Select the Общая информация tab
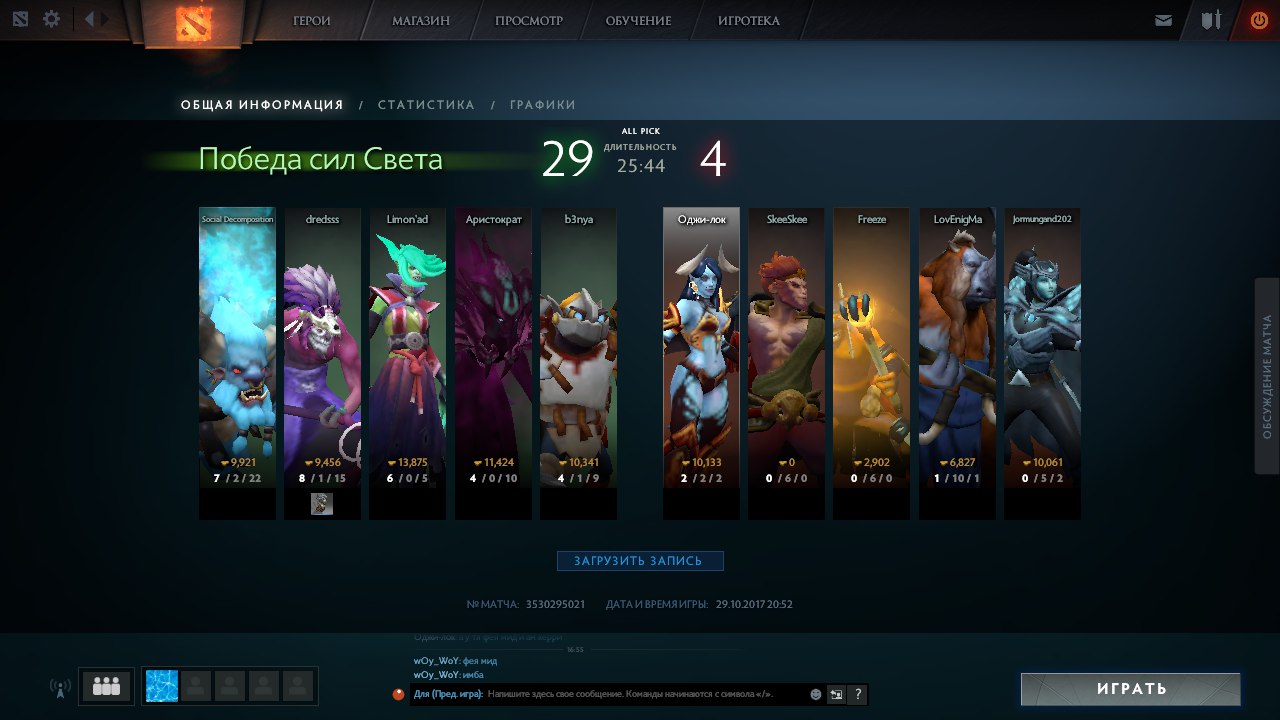This screenshot has height=720, width=1280. [x=262, y=105]
